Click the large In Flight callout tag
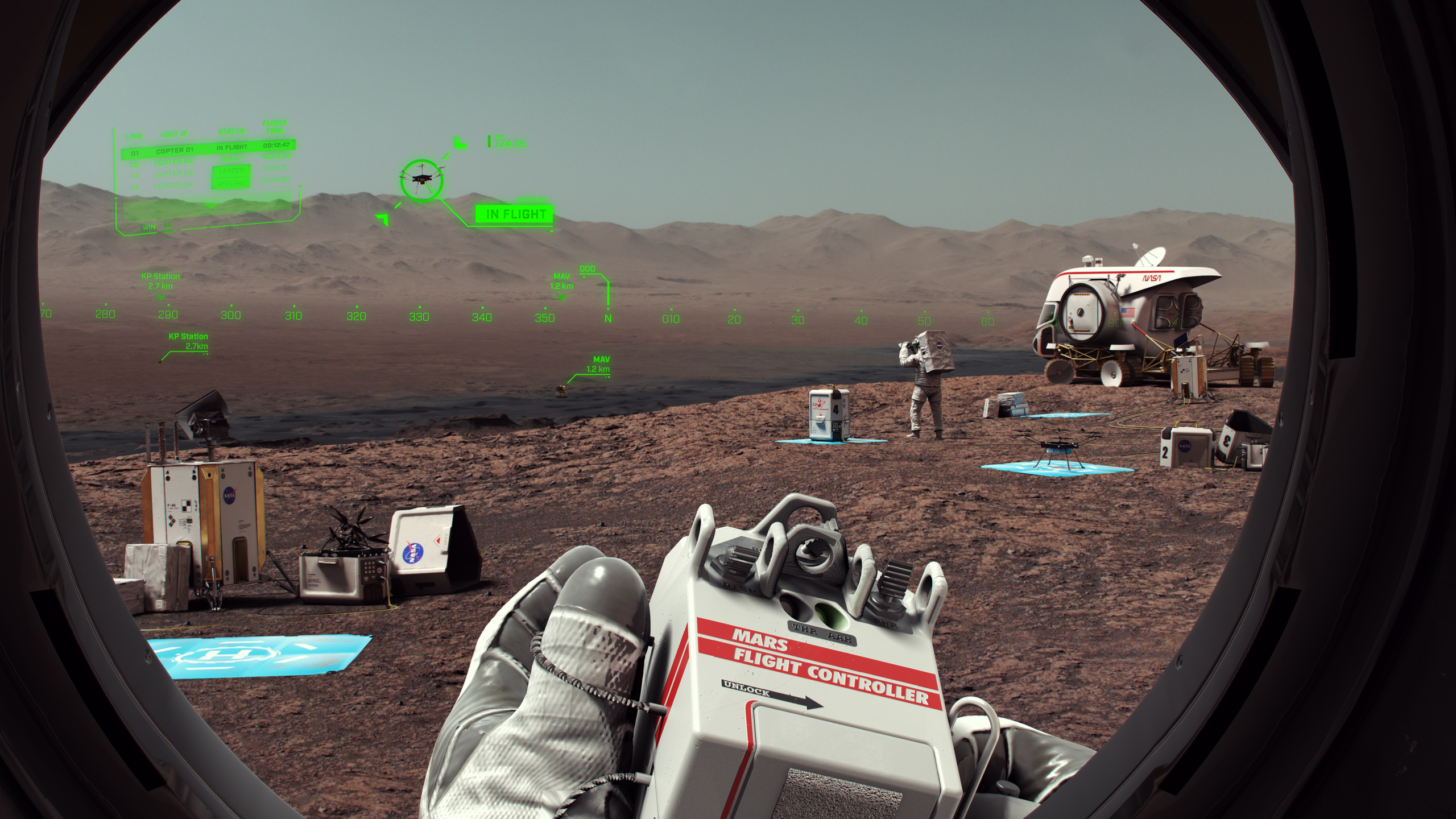The image size is (1456, 819). (514, 214)
